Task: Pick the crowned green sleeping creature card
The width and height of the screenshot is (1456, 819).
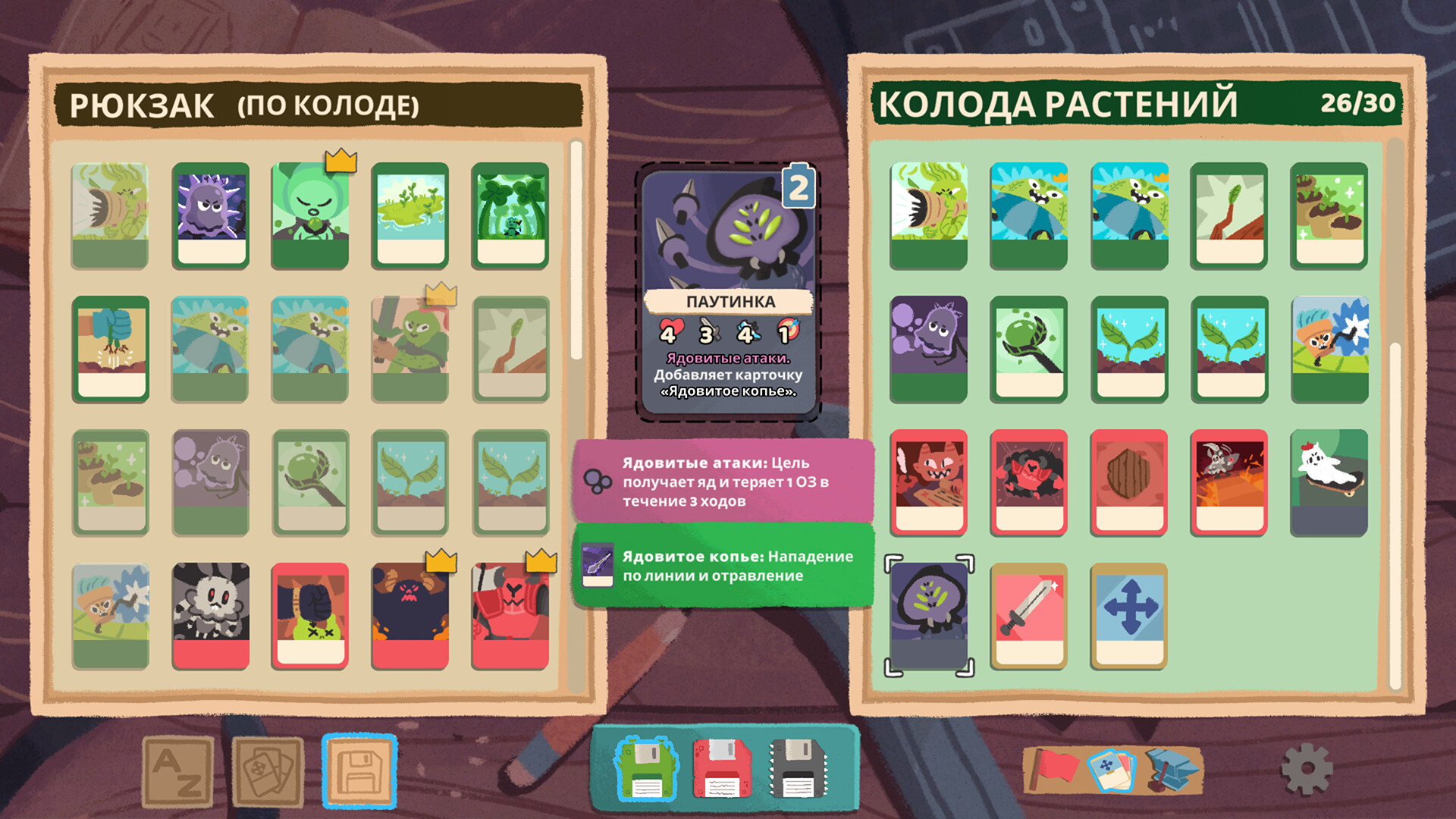Action: tap(310, 216)
